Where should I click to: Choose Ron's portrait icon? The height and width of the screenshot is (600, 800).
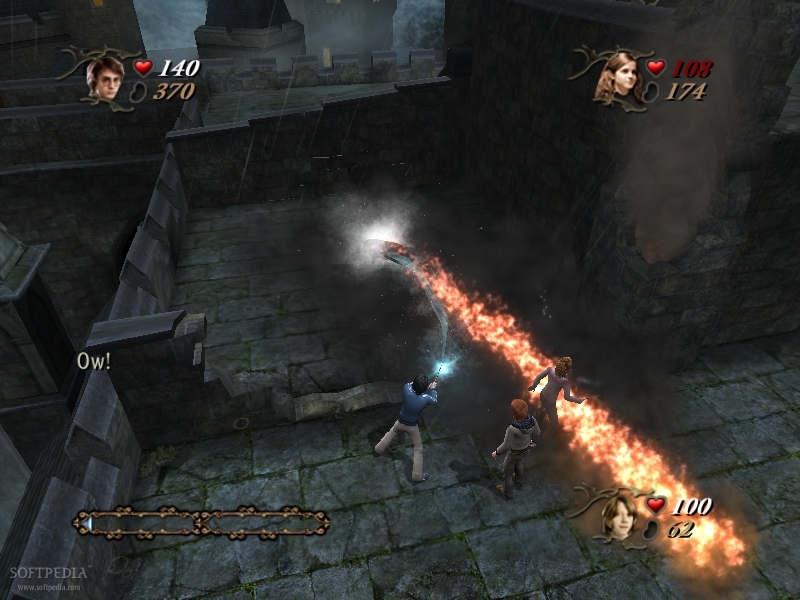(621, 516)
